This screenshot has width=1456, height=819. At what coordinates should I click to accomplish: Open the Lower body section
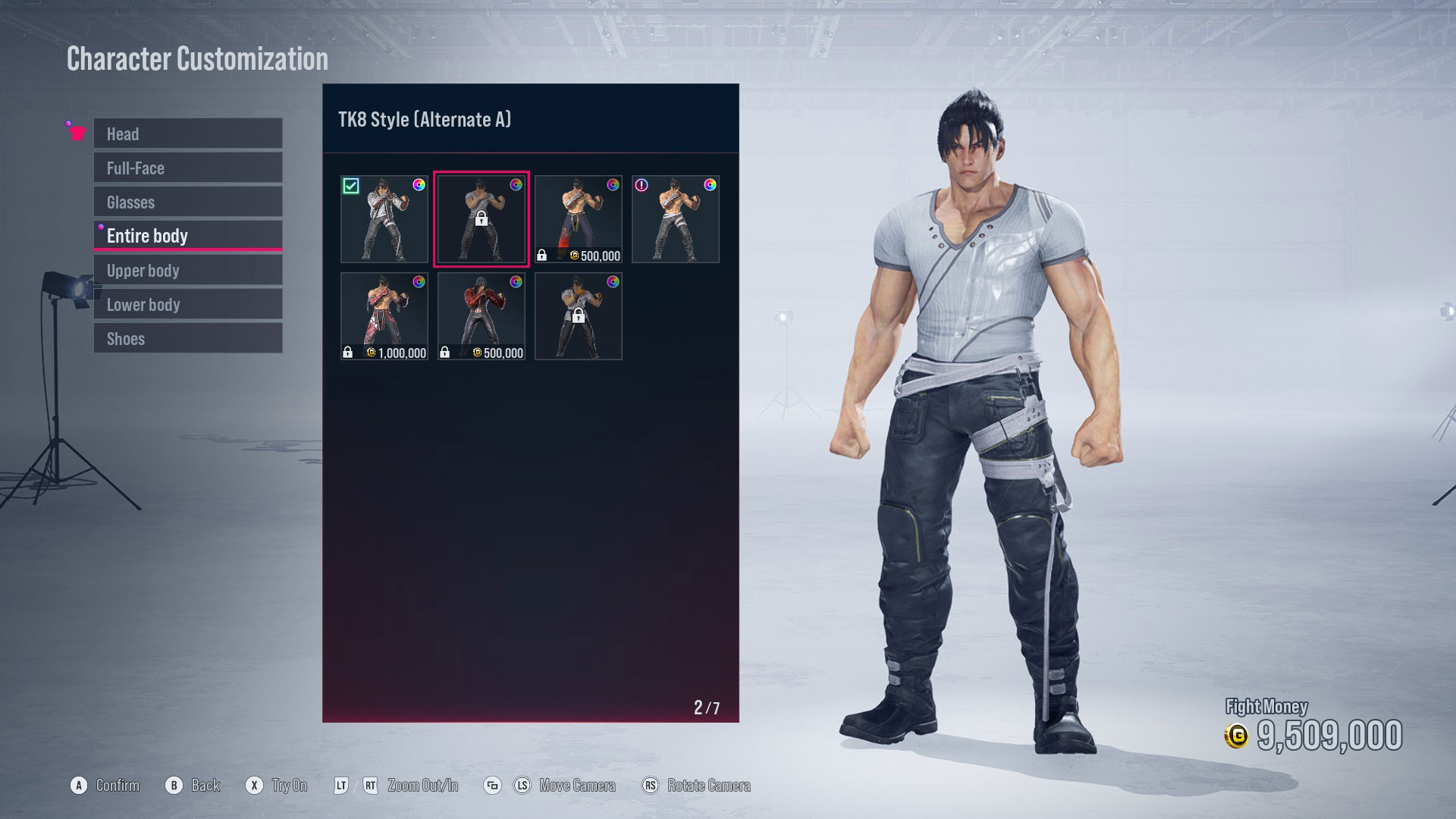(x=187, y=304)
